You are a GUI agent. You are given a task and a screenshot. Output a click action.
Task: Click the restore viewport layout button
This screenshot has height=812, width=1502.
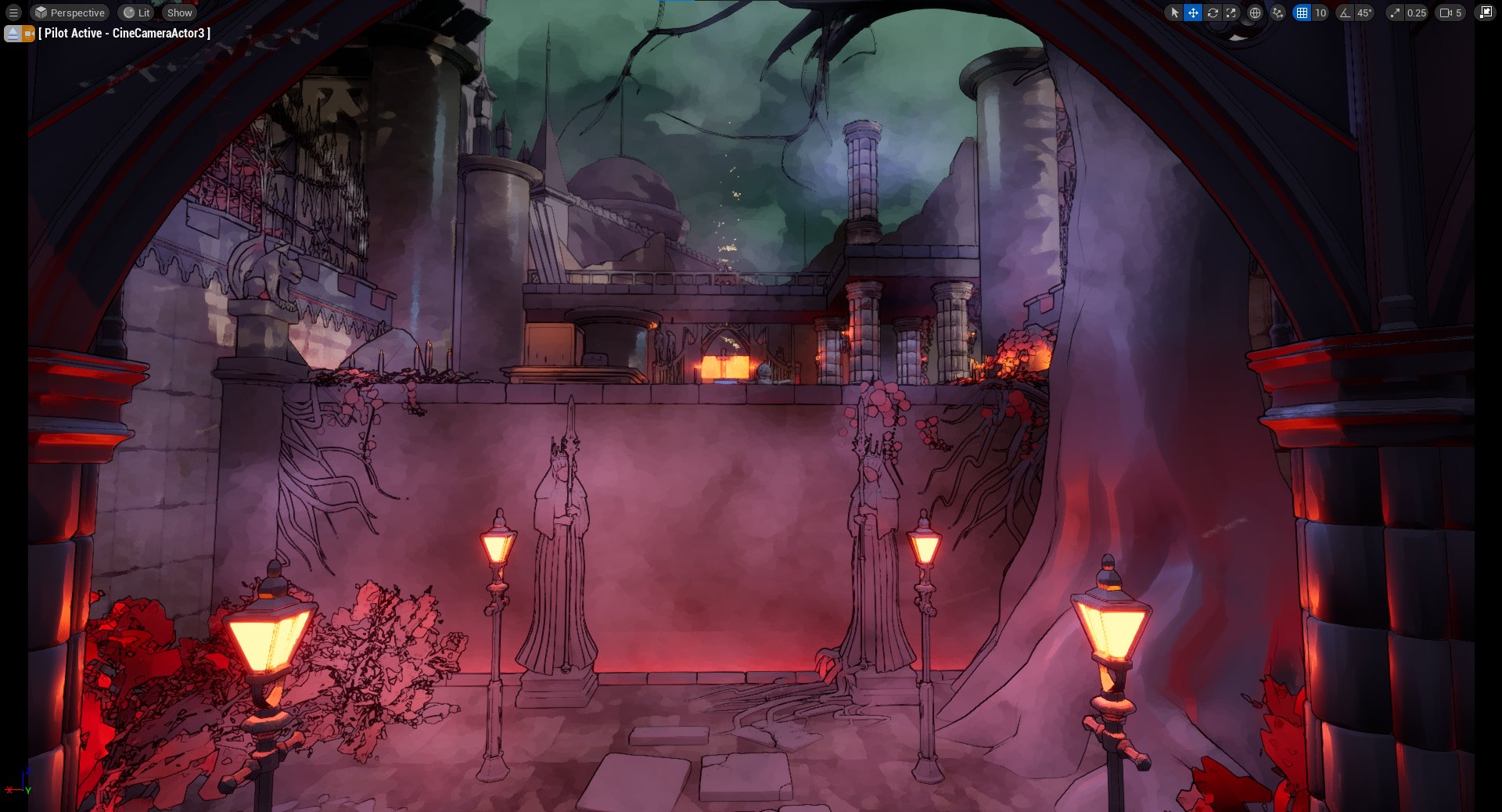click(1485, 13)
